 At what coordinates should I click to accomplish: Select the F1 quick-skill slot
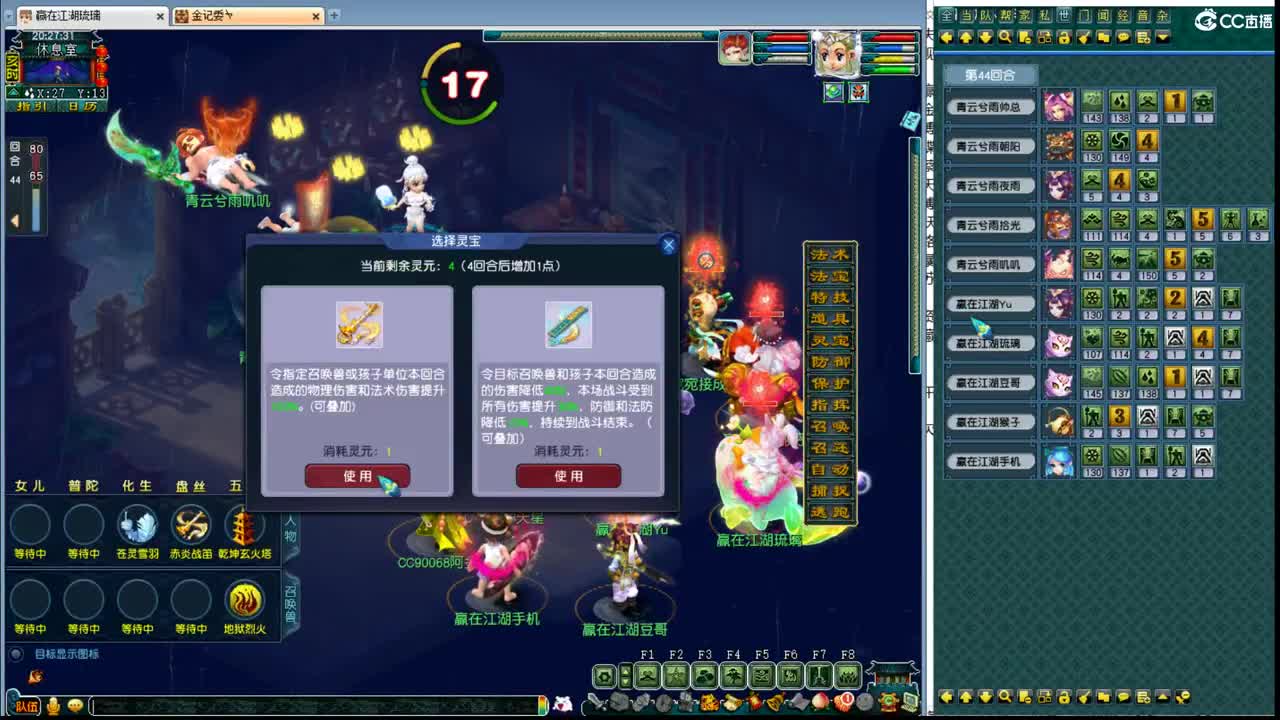[x=647, y=675]
